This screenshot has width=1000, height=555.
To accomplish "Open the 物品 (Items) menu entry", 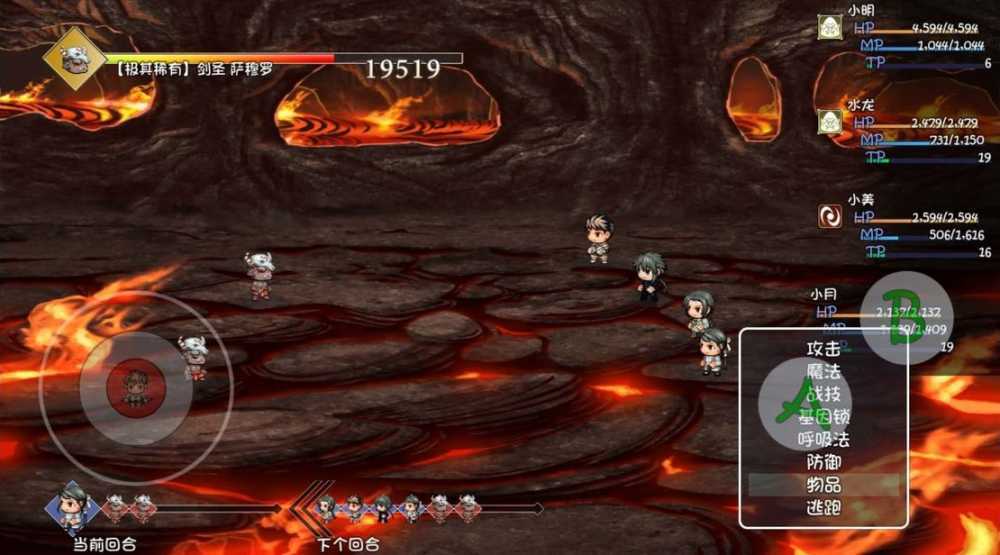I will [x=823, y=485].
